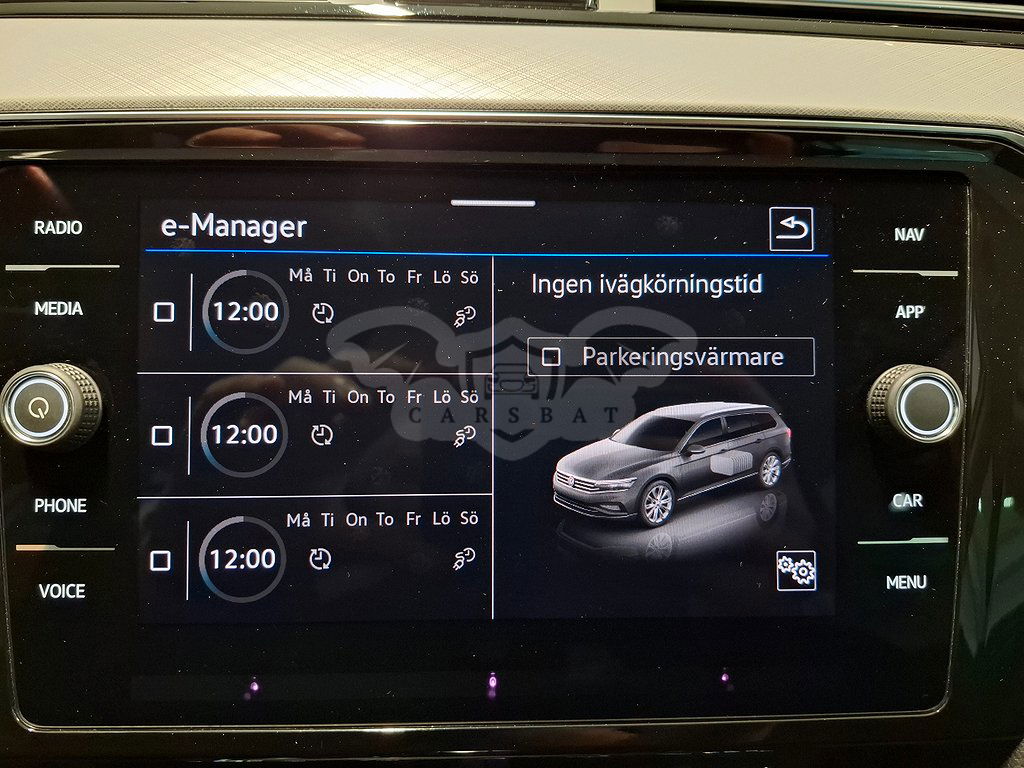Image resolution: width=1024 pixels, height=768 pixels.
Task: Open the RADIO function
Action: point(58,228)
